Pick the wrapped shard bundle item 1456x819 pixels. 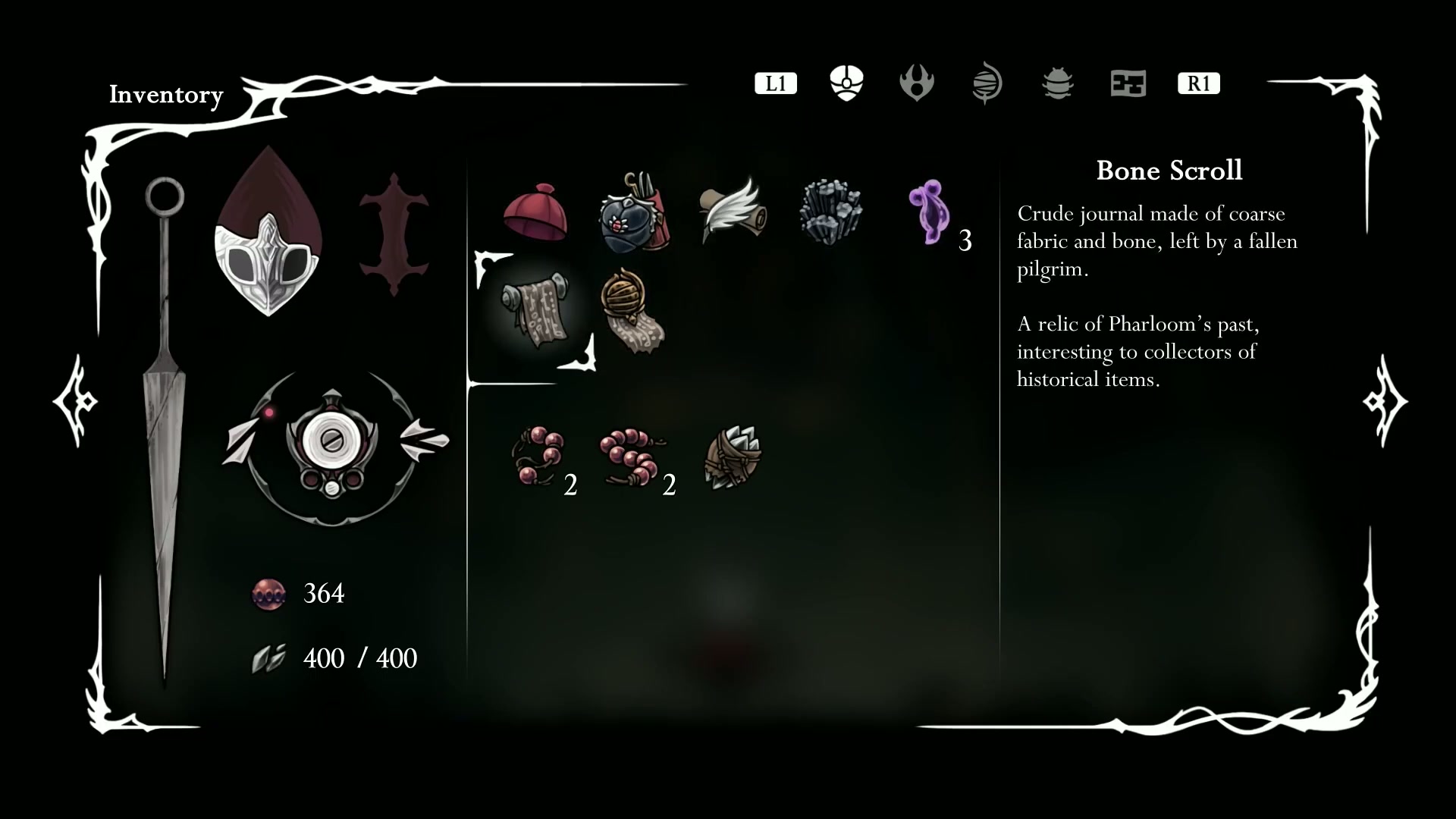[x=733, y=457]
